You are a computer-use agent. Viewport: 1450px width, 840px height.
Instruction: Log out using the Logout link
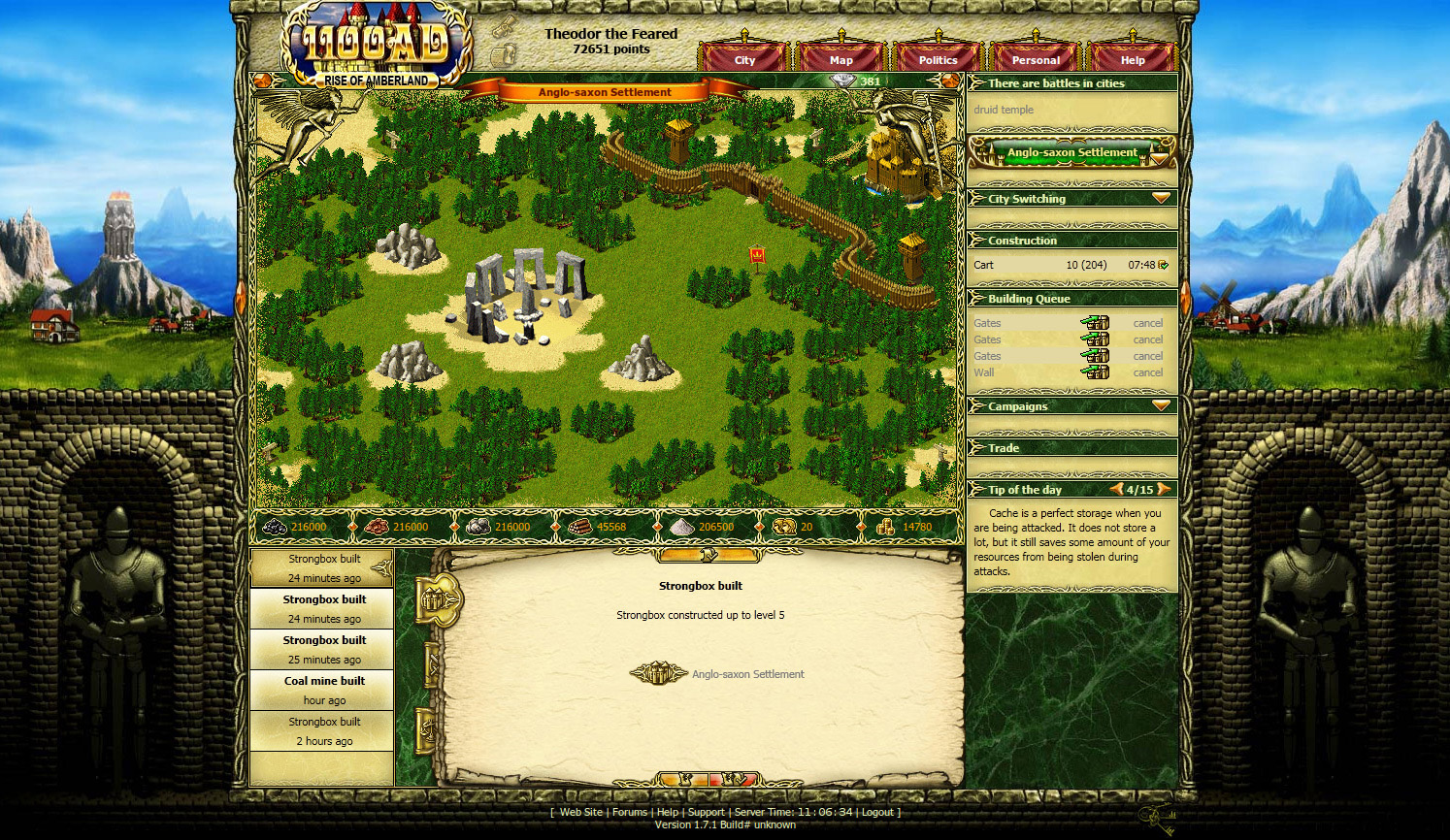877,812
